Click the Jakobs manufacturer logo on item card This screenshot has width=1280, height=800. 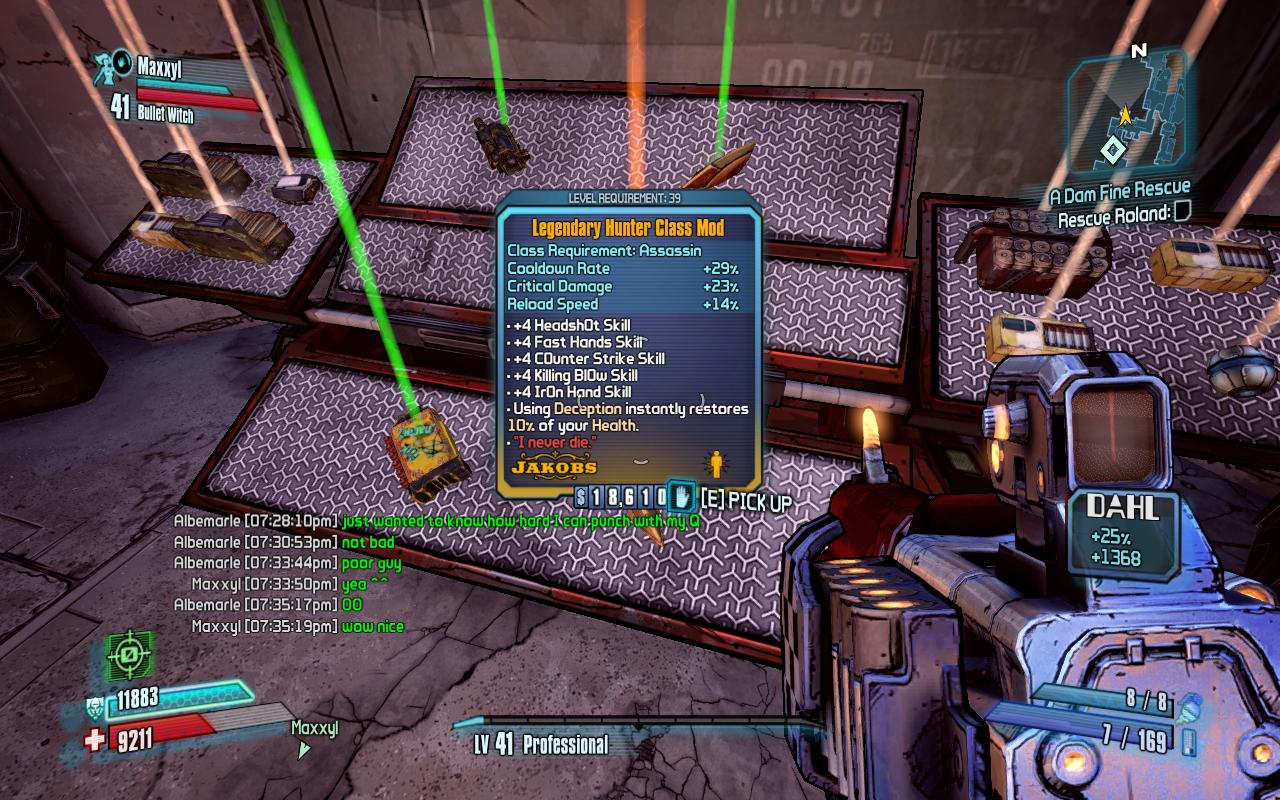point(554,467)
